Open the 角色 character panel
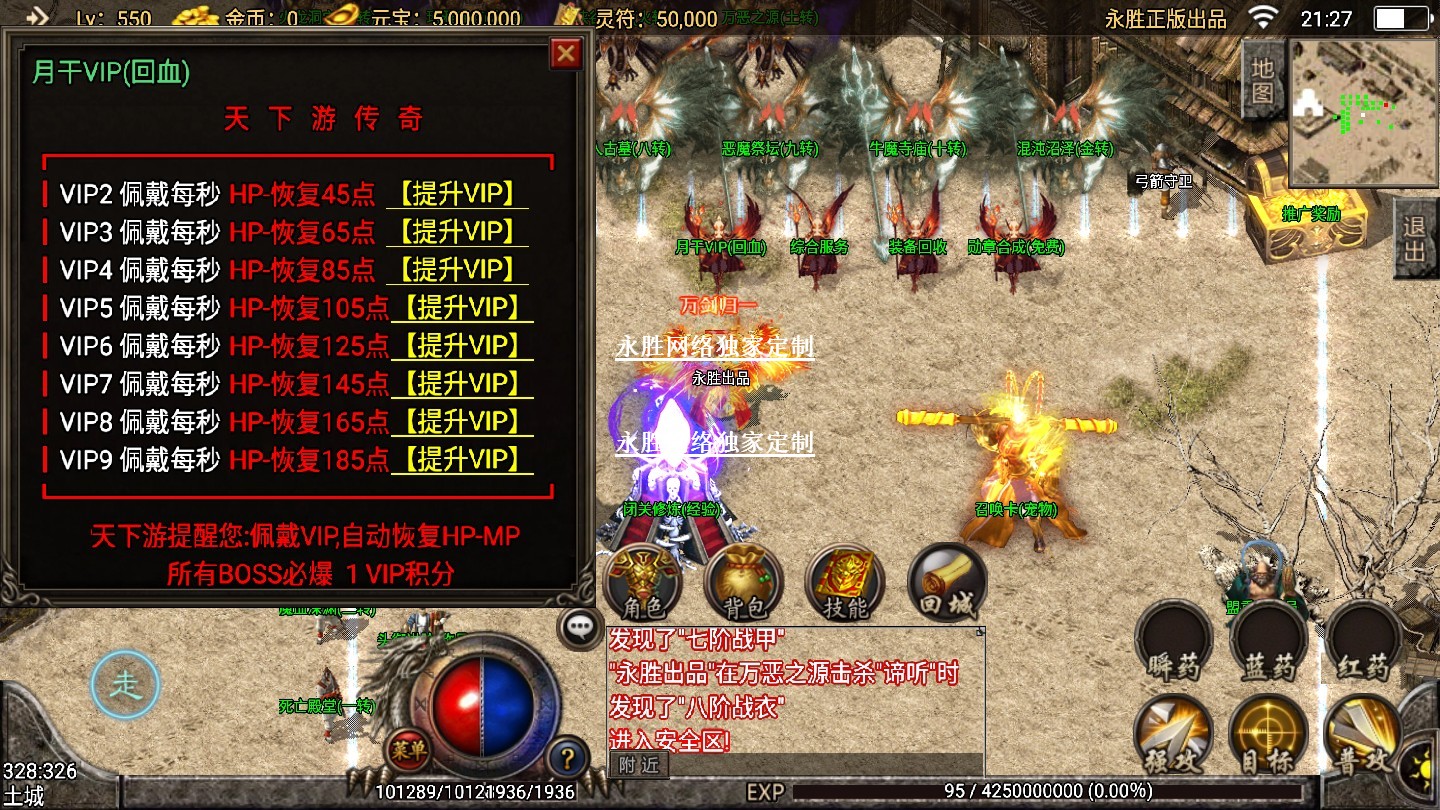Image resolution: width=1440 pixels, height=810 pixels. 643,582
